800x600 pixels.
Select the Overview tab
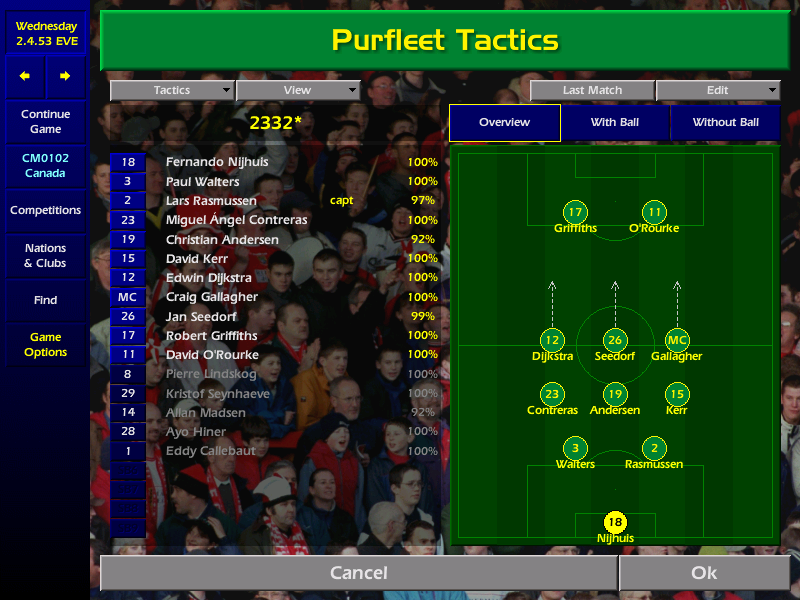click(504, 122)
